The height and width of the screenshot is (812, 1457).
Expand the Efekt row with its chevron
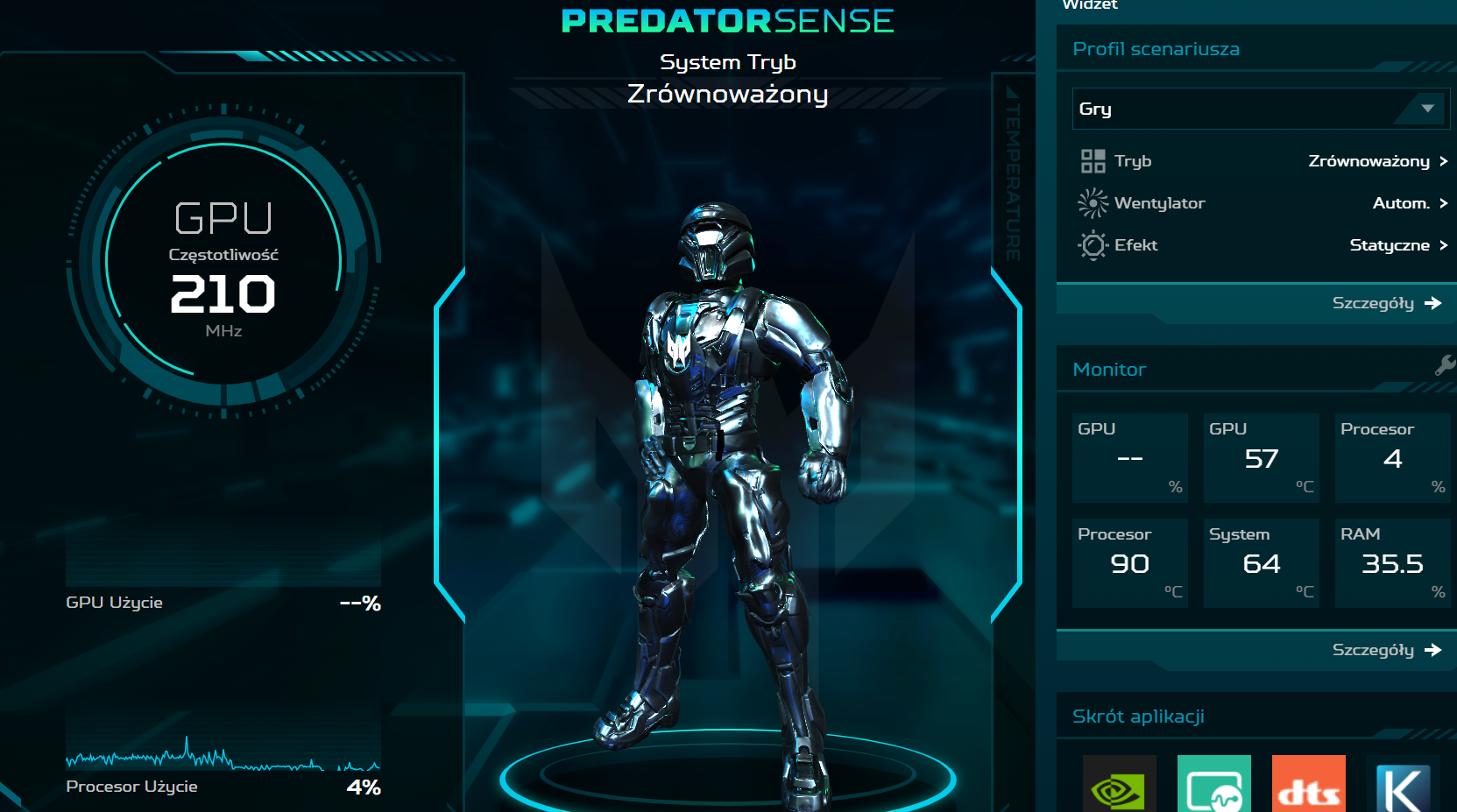(1445, 245)
